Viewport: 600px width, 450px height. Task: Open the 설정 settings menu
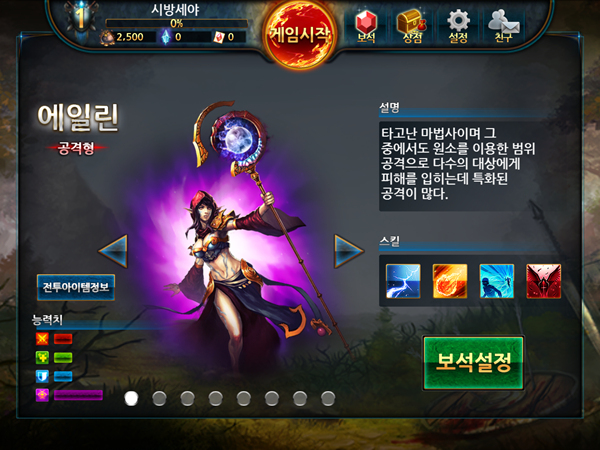(x=458, y=25)
